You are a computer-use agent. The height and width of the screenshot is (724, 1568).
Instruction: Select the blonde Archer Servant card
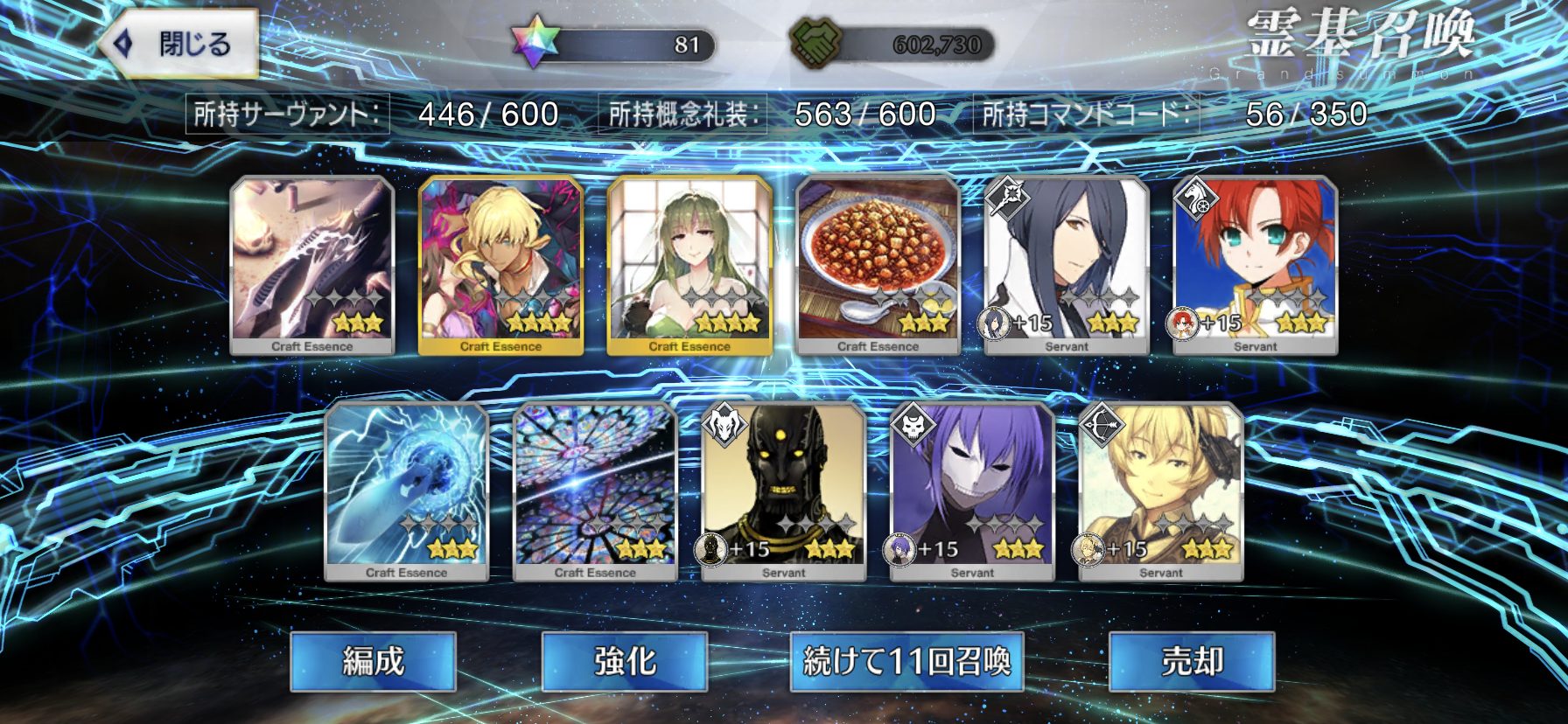point(1161,491)
